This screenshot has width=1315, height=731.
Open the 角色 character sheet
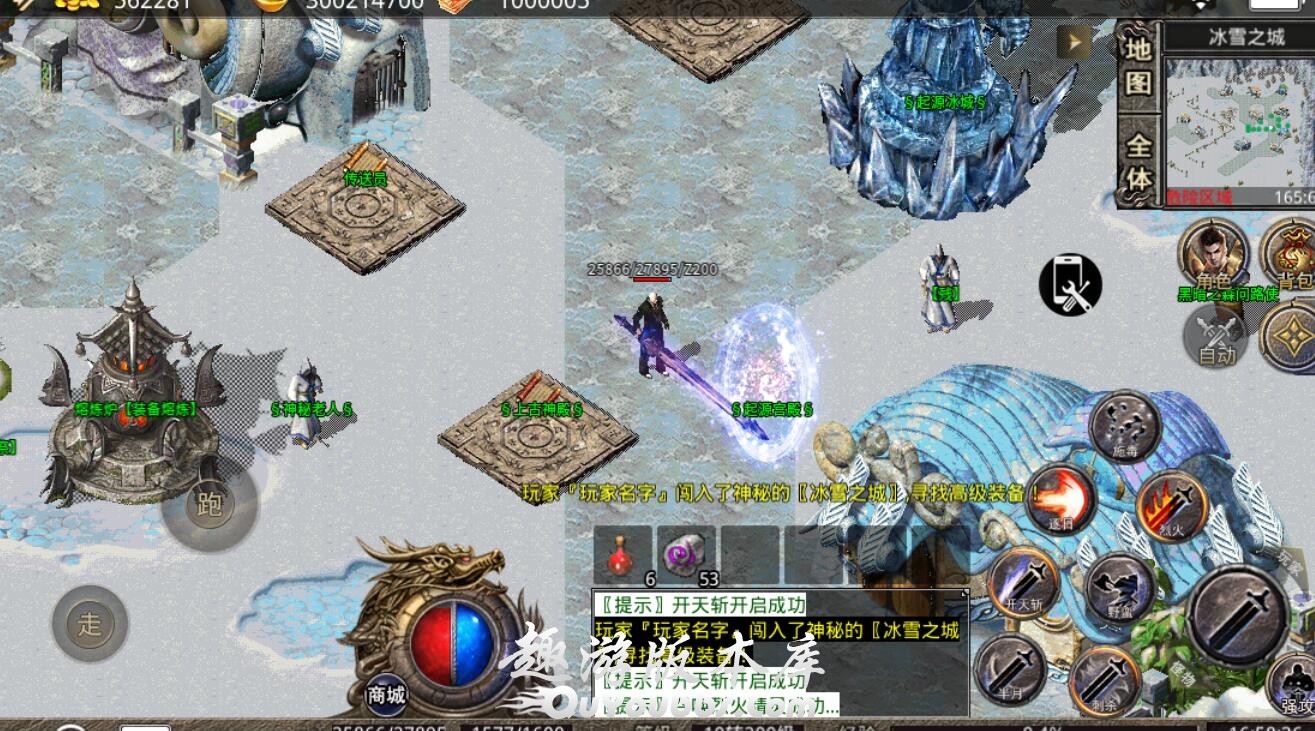point(1213,254)
